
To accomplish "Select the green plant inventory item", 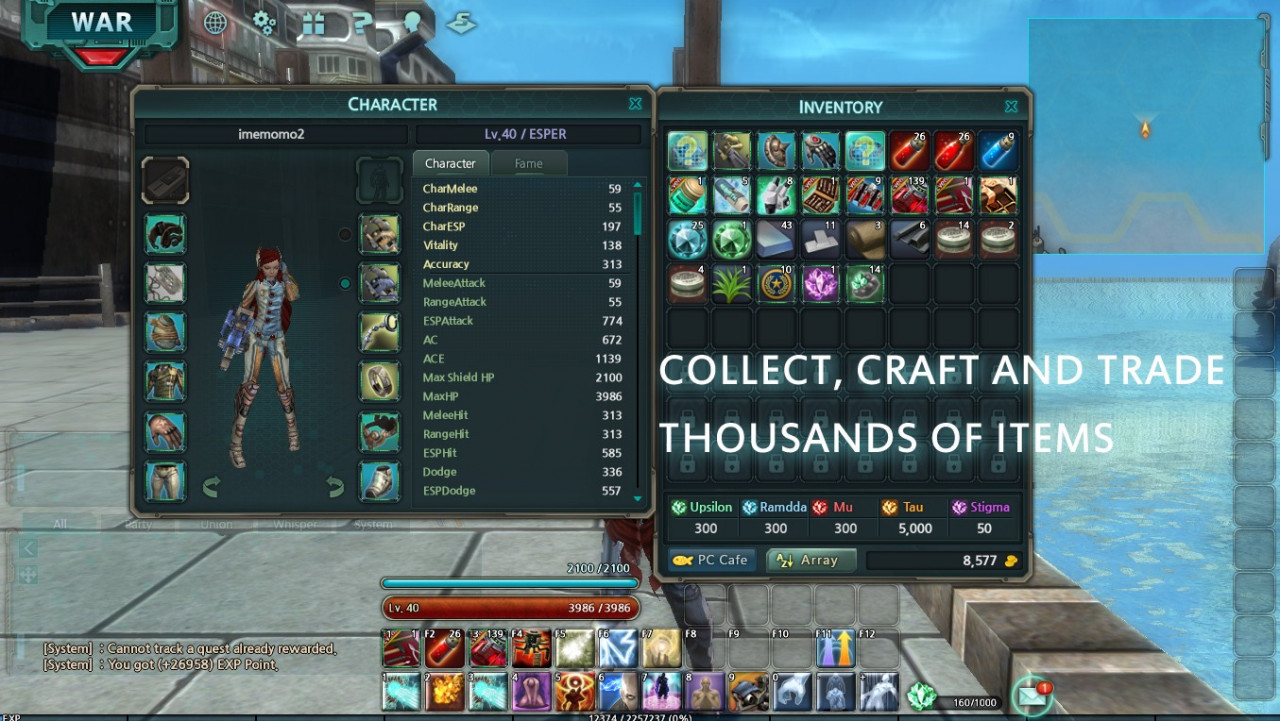I will [x=731, y=284].
